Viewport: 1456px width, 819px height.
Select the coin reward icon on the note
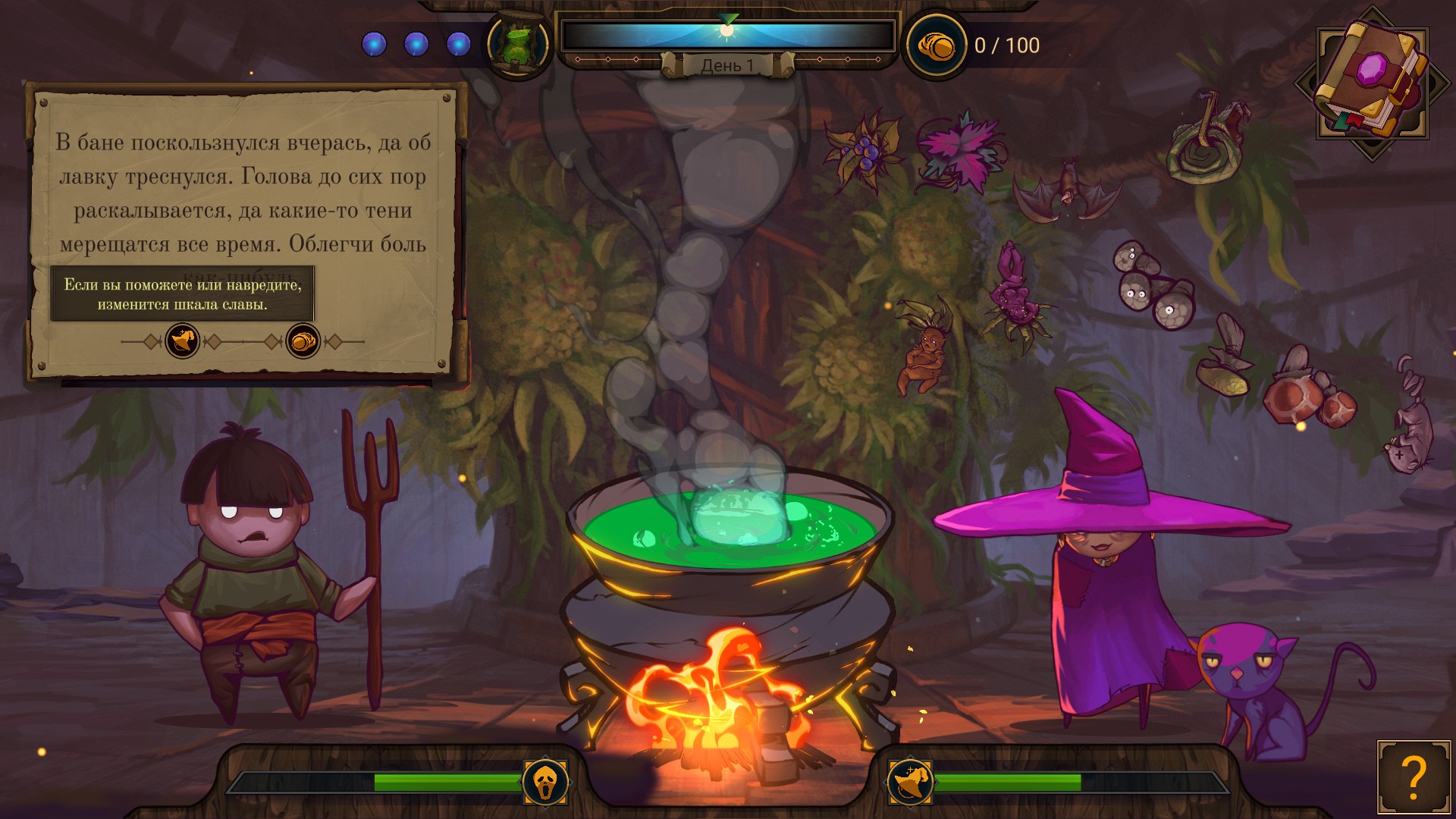click(303, 341)
